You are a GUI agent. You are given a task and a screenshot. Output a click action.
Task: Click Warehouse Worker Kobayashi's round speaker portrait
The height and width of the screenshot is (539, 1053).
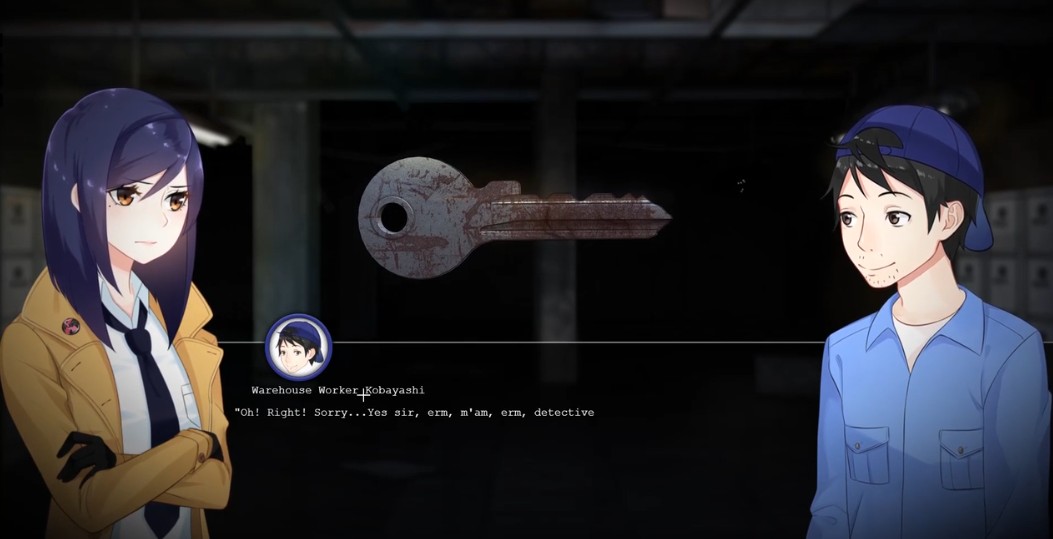point(298,347)
